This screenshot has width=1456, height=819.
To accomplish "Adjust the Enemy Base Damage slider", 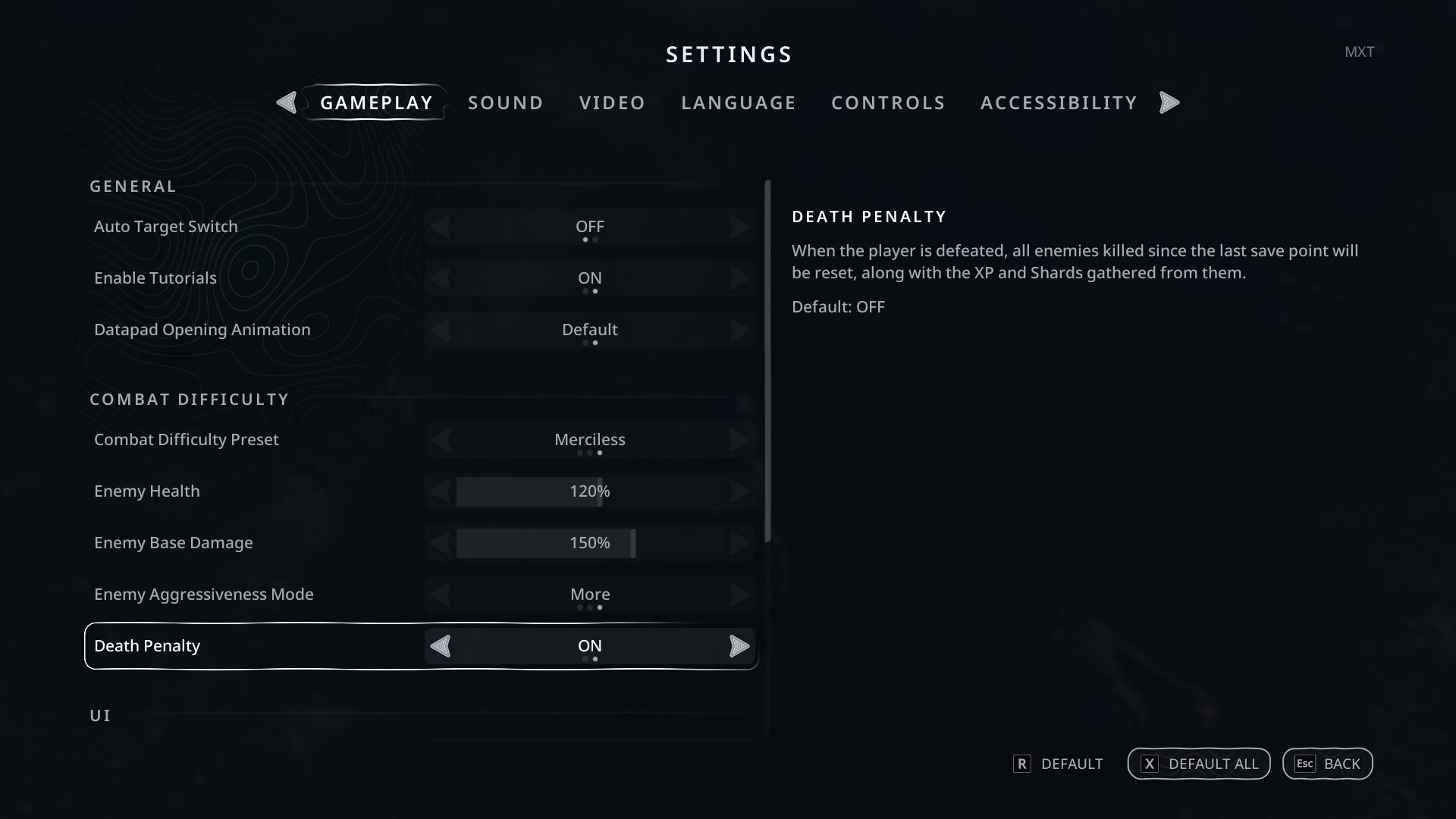I will (x=590, y=543).
